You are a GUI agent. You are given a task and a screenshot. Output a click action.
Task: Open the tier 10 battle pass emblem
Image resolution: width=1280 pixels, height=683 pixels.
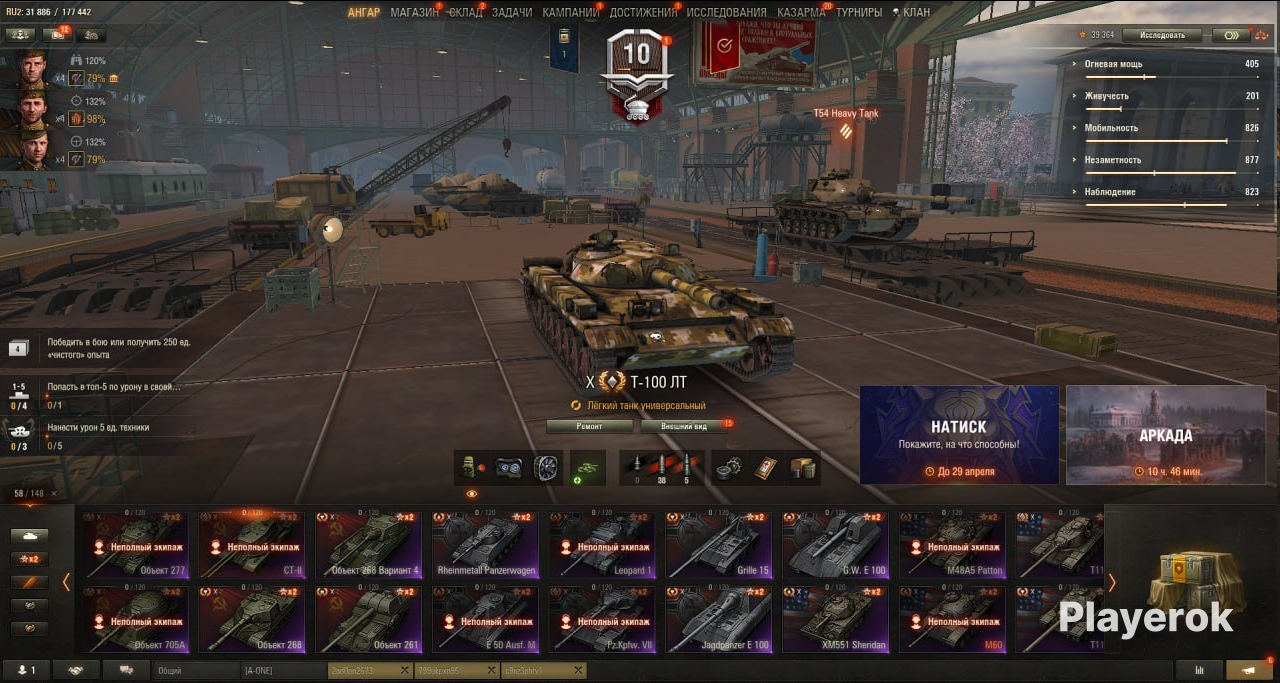(636, 75)
